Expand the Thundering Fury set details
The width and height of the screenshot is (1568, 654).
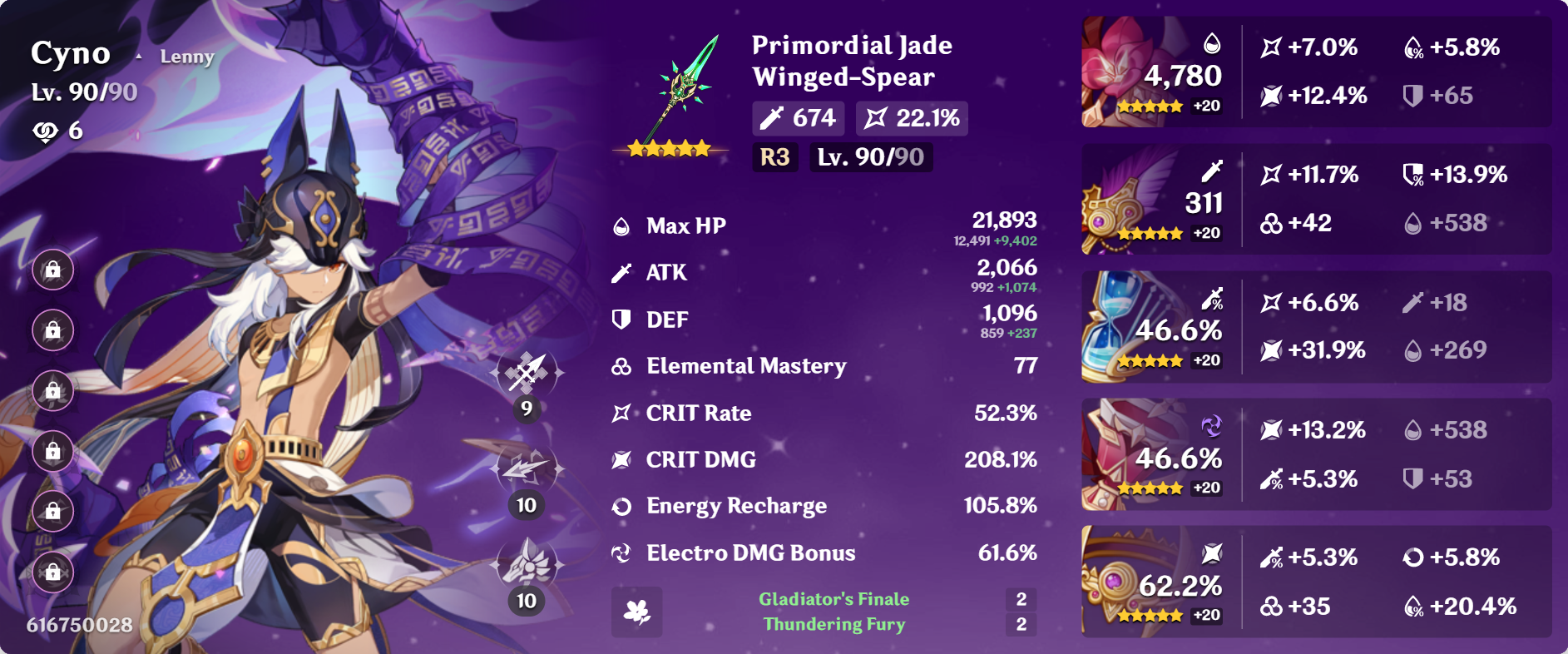point(833,624)
